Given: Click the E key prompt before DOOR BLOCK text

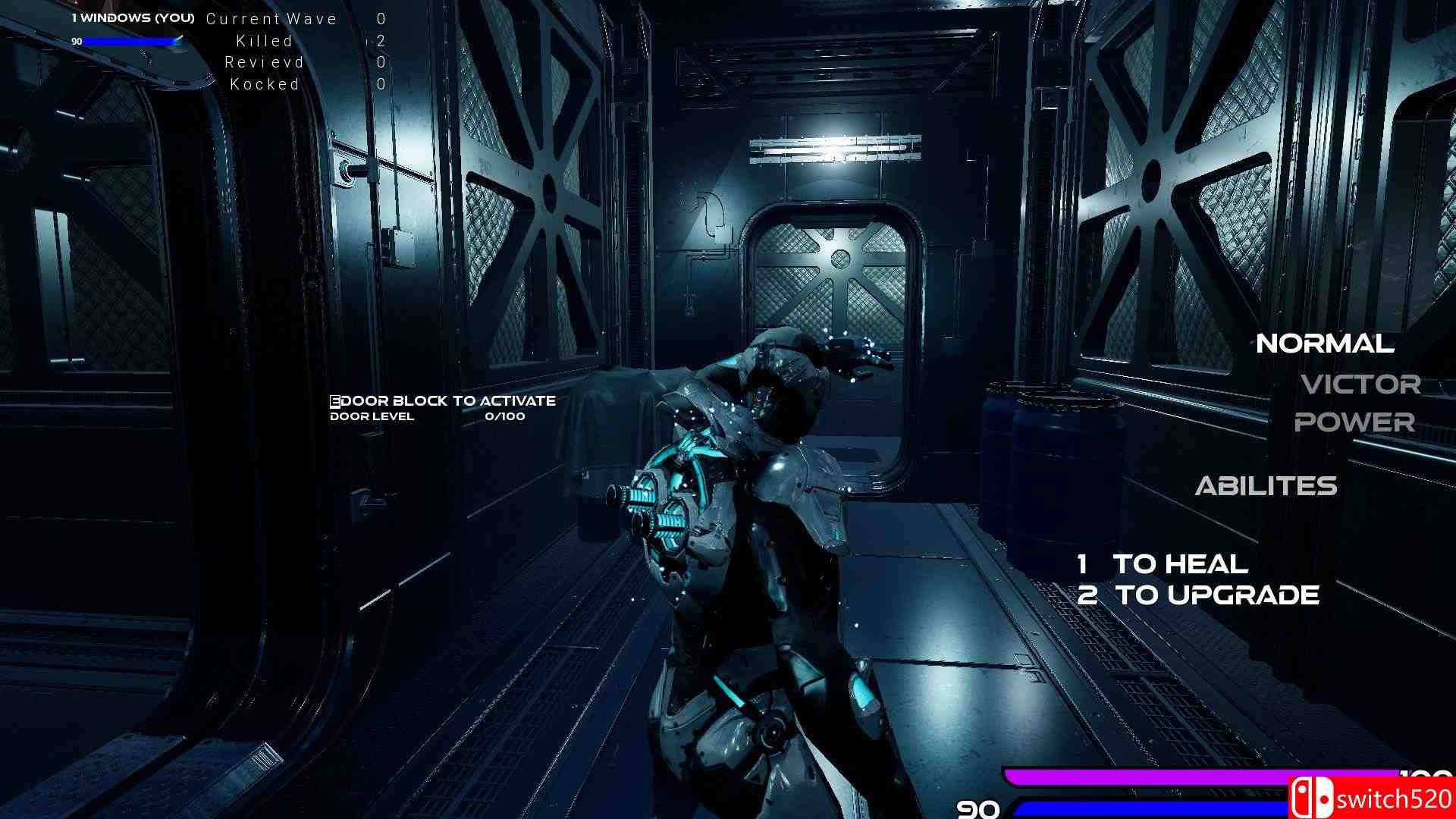Looking at the screenshot, I should point(334,400).
